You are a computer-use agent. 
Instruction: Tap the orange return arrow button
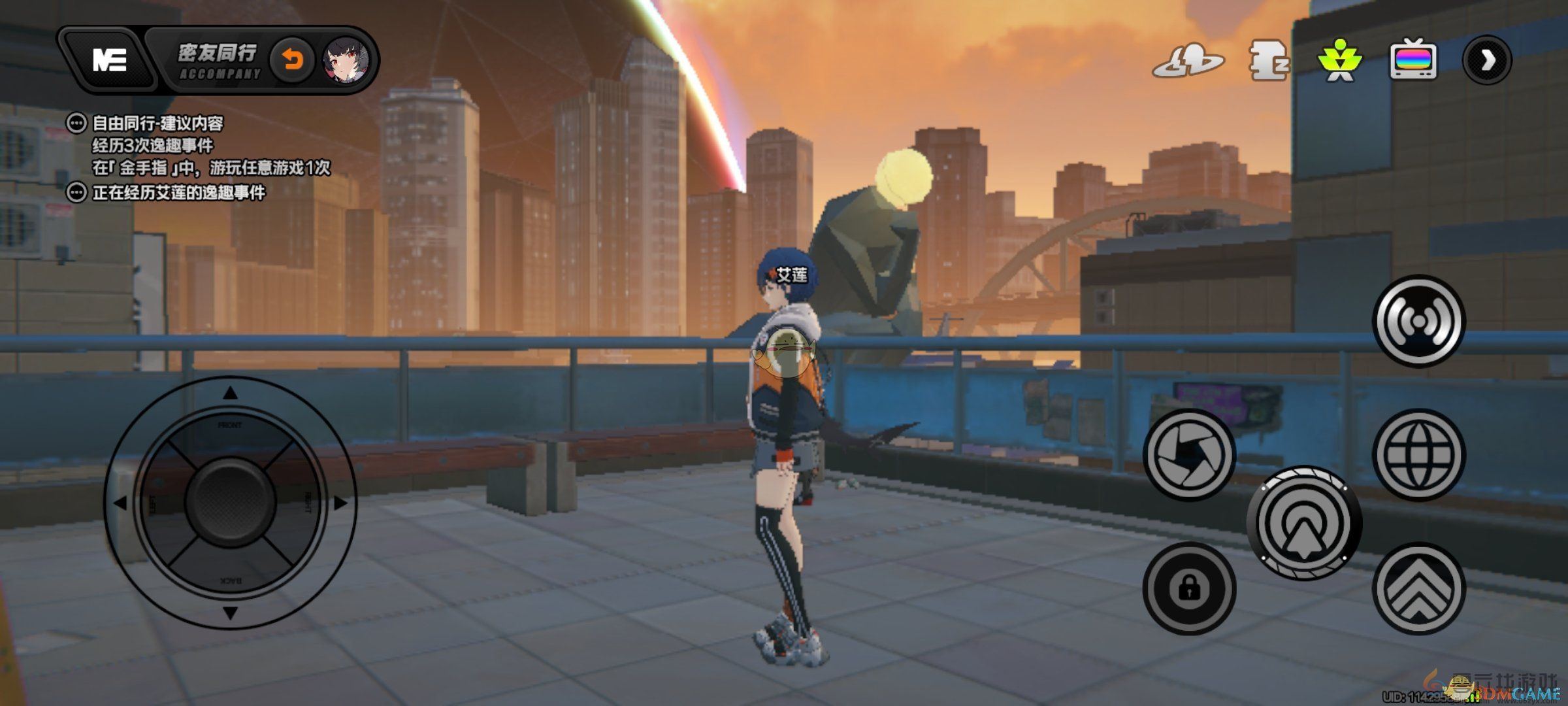(x=292, y=61)
